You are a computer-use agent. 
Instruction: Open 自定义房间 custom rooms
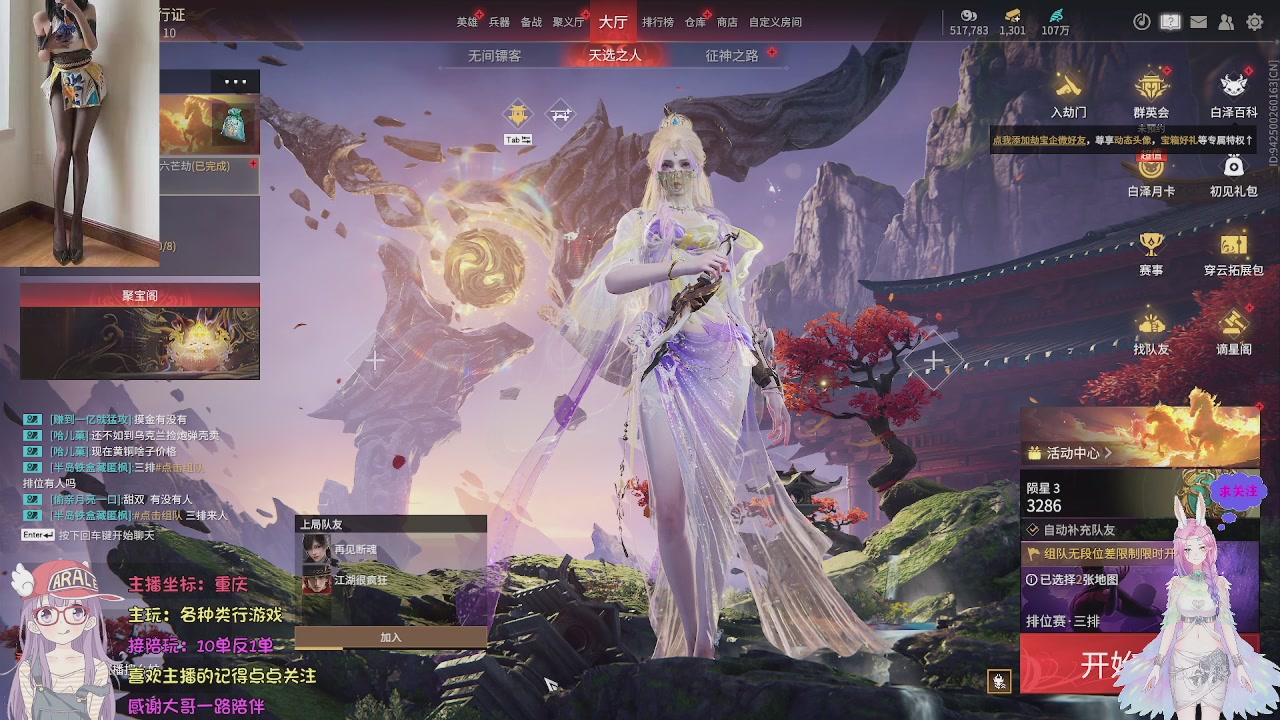pyautogui.click(x=775, y=22)
